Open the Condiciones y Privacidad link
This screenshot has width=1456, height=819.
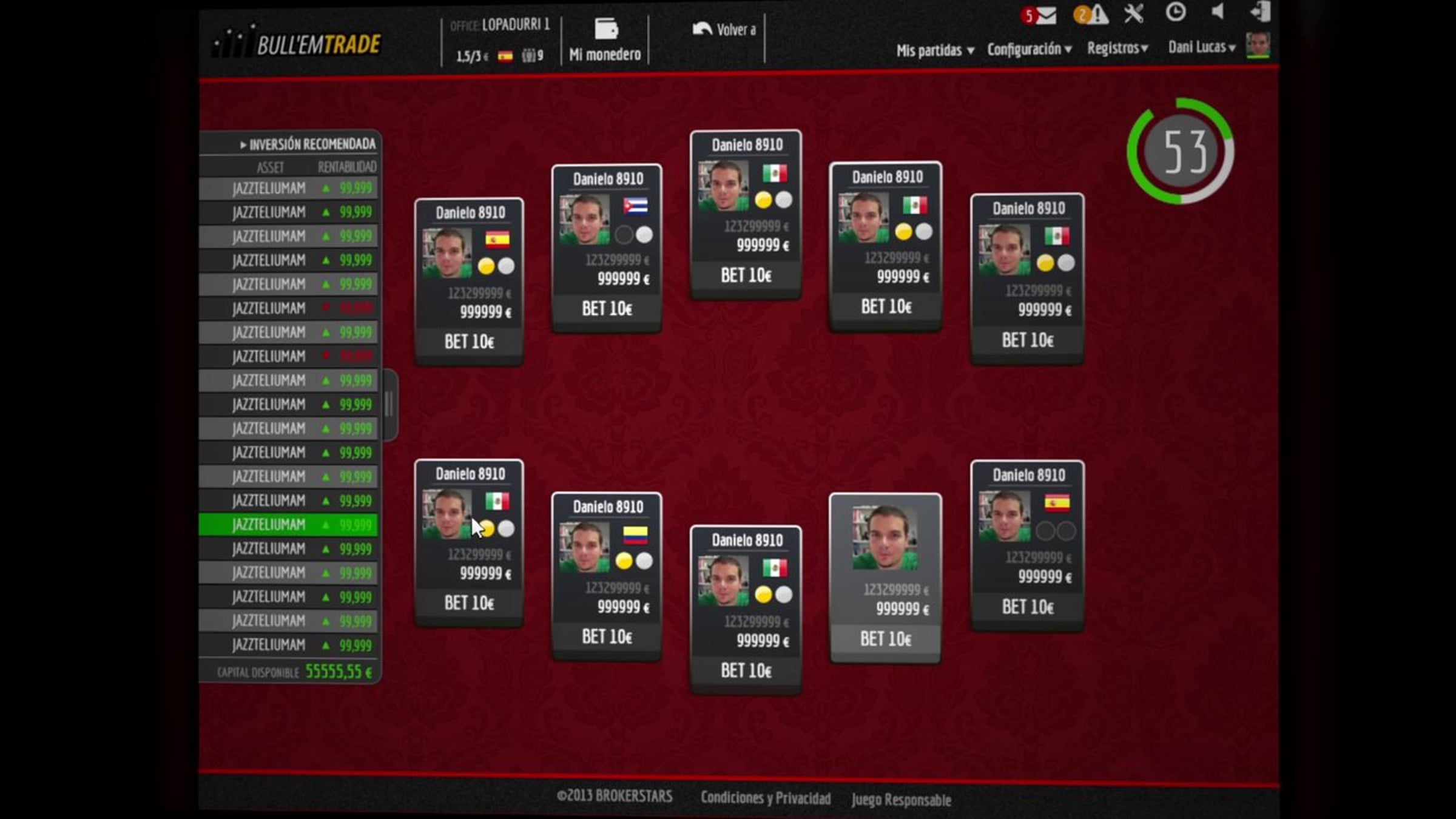(766, 798)
